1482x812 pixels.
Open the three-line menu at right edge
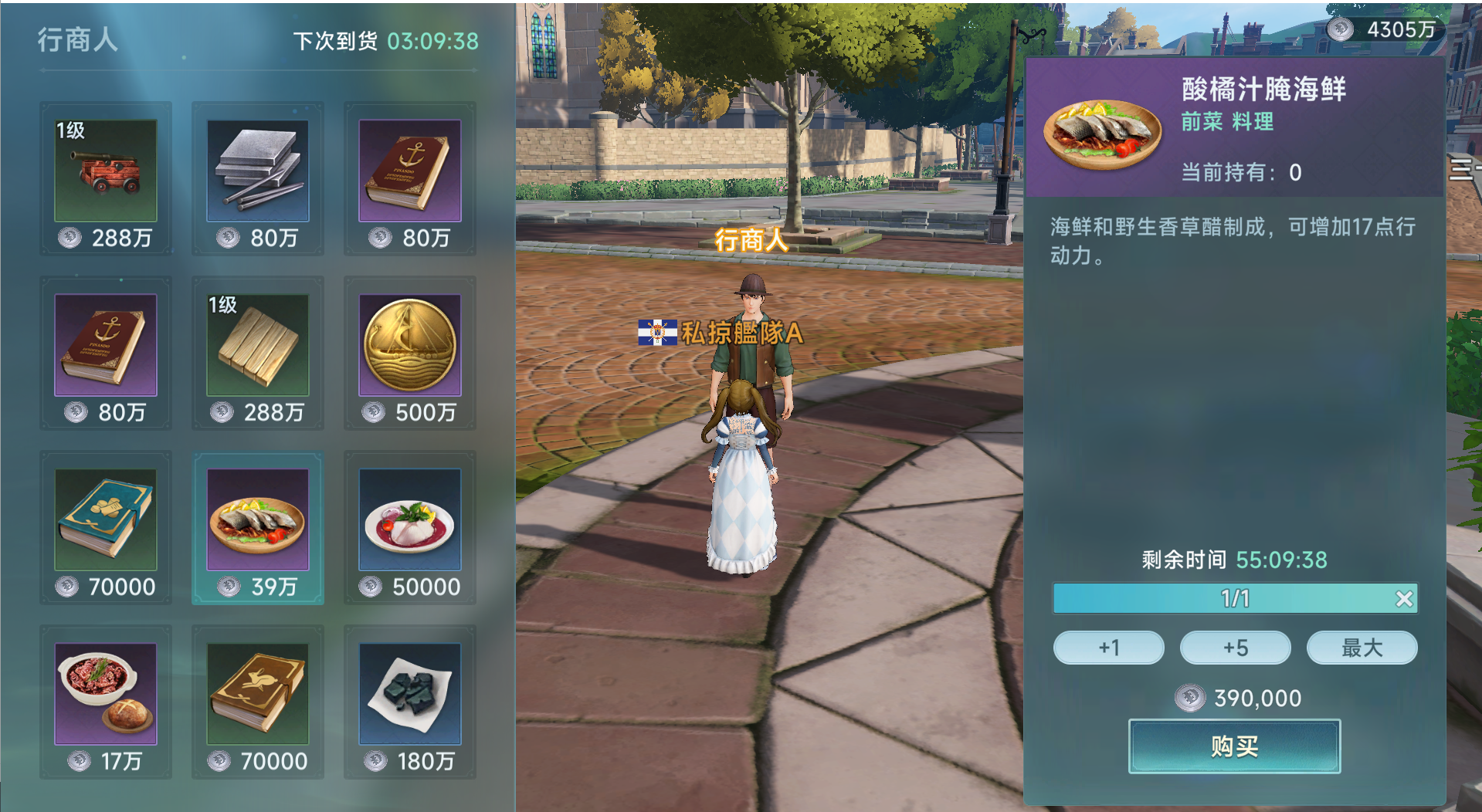point(1462,168)
